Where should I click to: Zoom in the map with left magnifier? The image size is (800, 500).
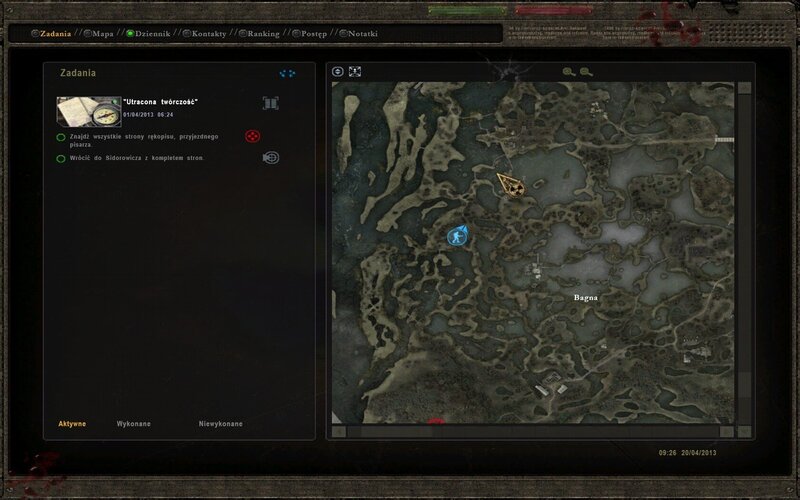pyautogui.click(x=568, y=72)
